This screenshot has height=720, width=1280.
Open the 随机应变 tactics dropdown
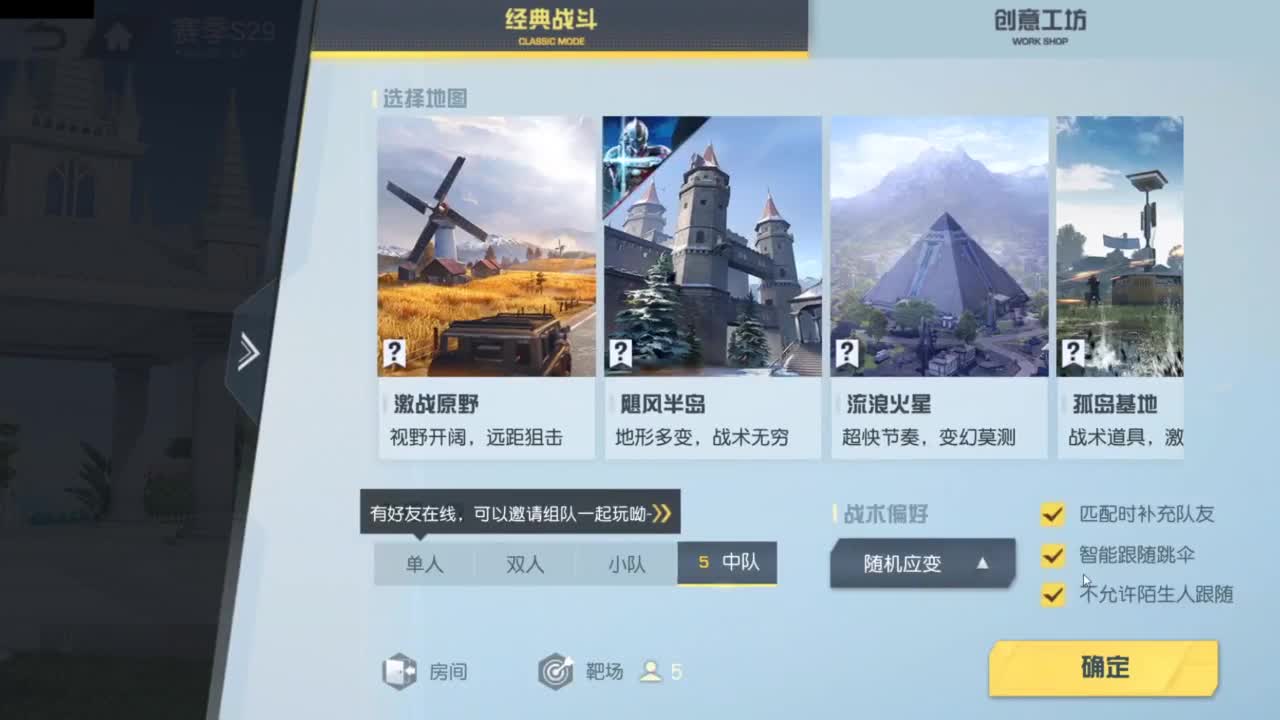tap(920, 562)
